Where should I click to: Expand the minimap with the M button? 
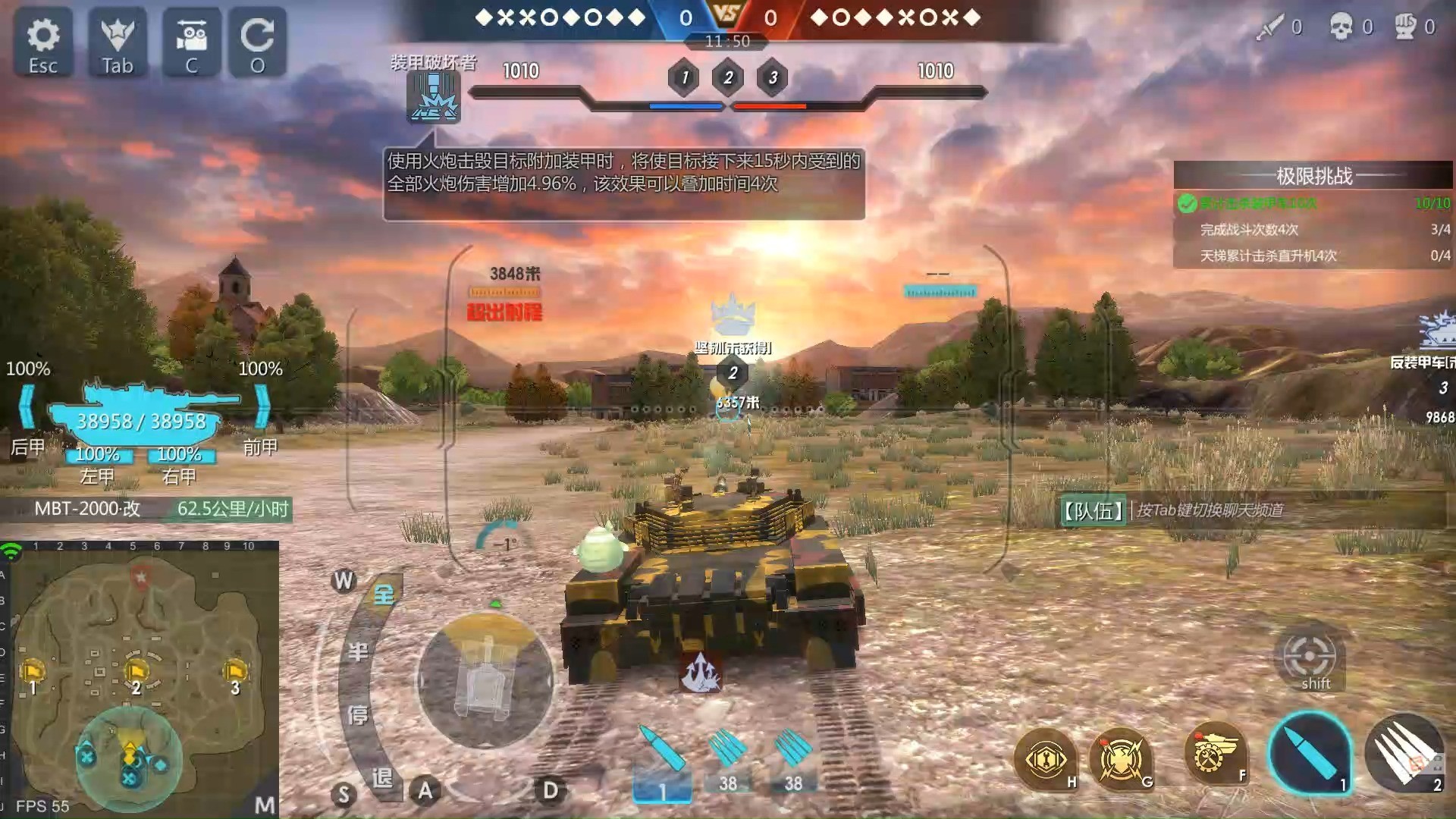point(265,805)
